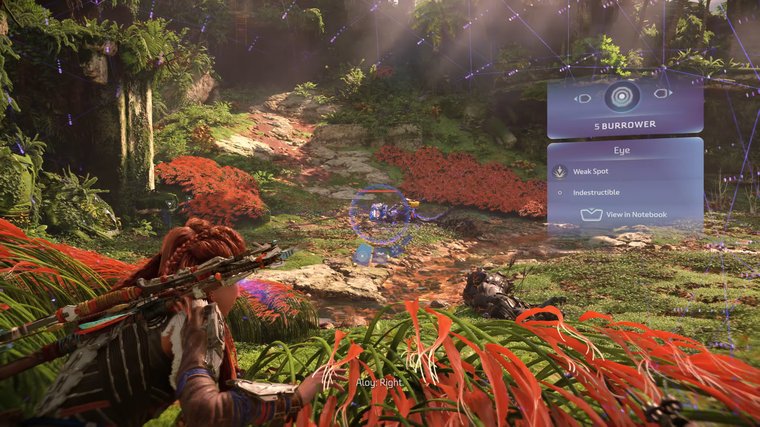Click the Weak Spot attribute icon
760x427 pixels.
click(560, 172)
